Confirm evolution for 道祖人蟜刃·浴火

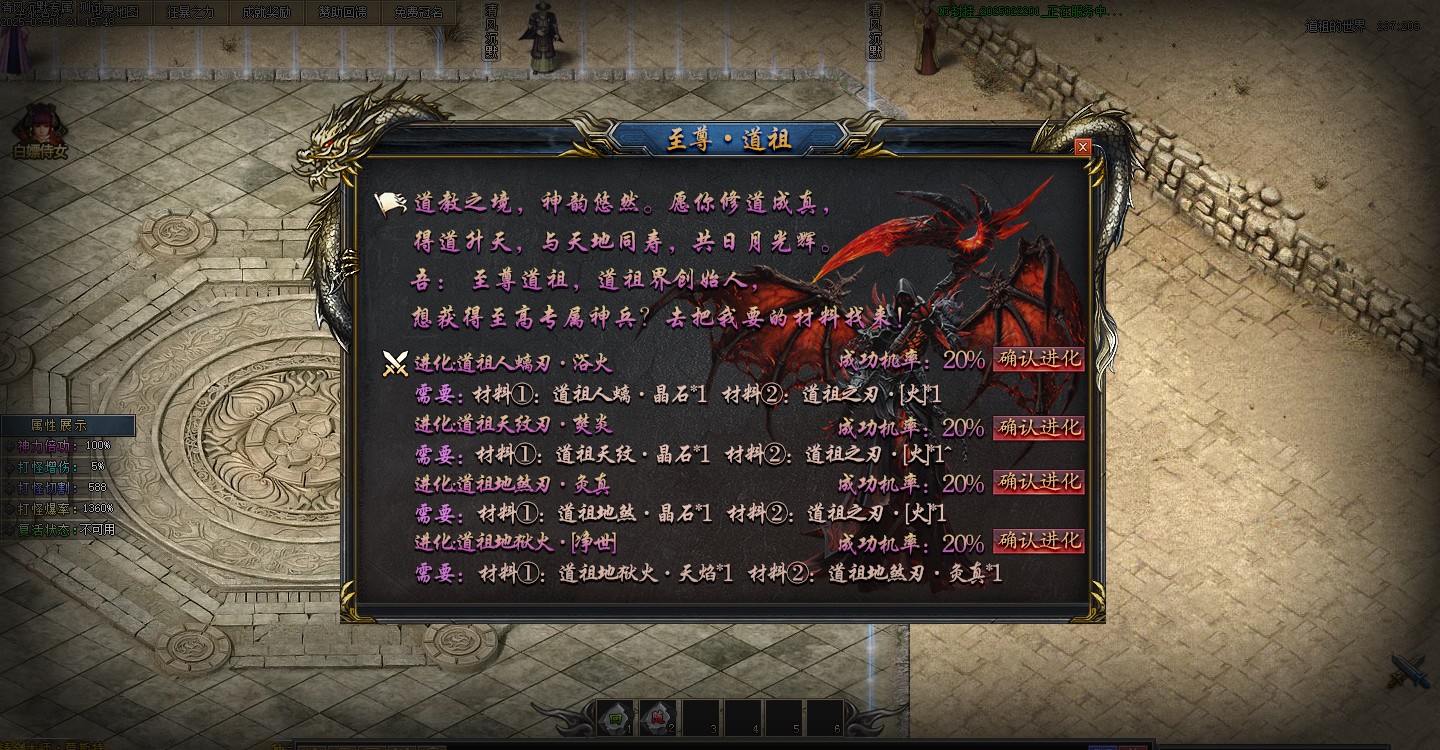tap(1038, 360)
